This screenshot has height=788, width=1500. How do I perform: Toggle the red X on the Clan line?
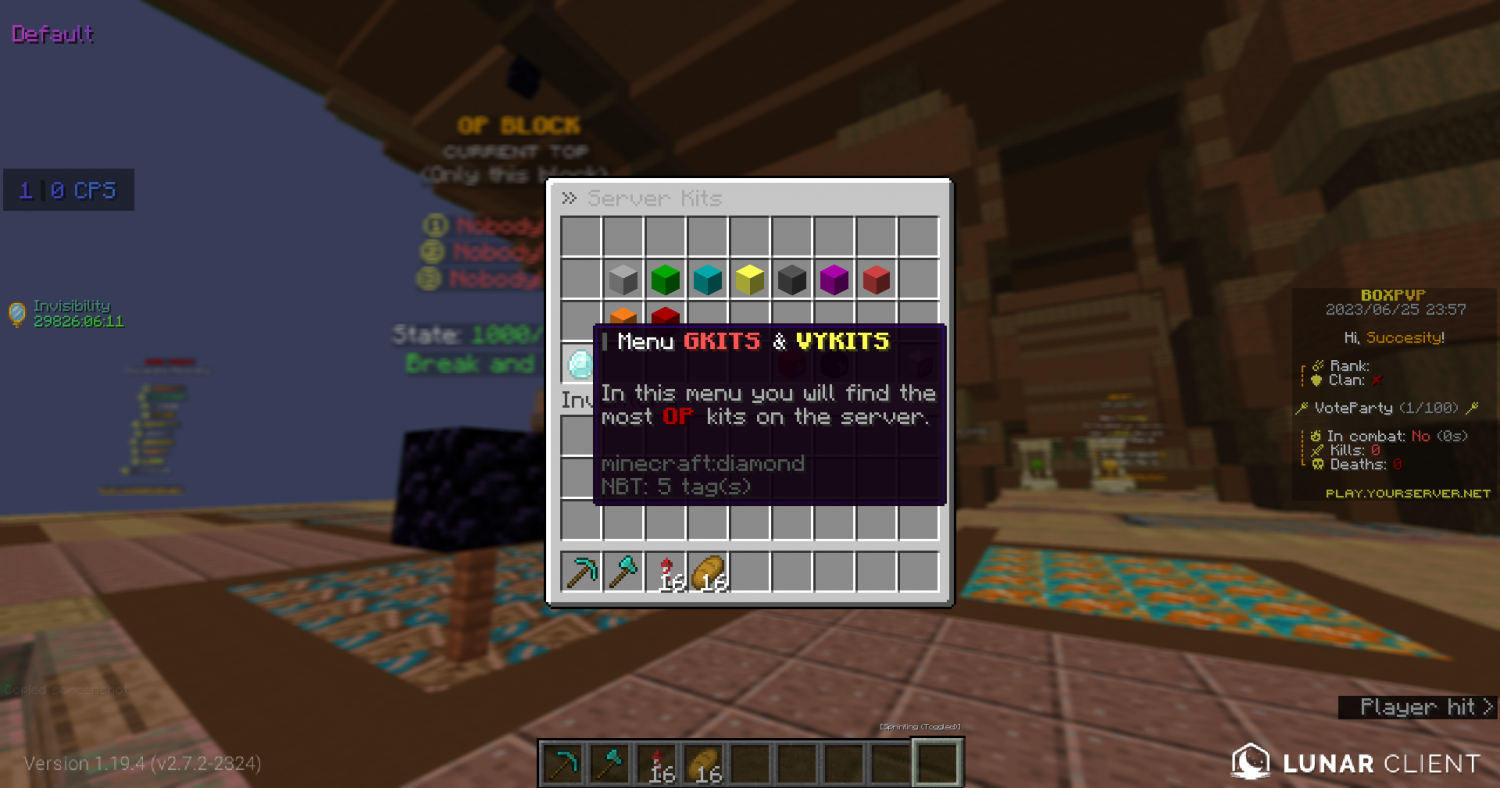[x=1376, y=380]
